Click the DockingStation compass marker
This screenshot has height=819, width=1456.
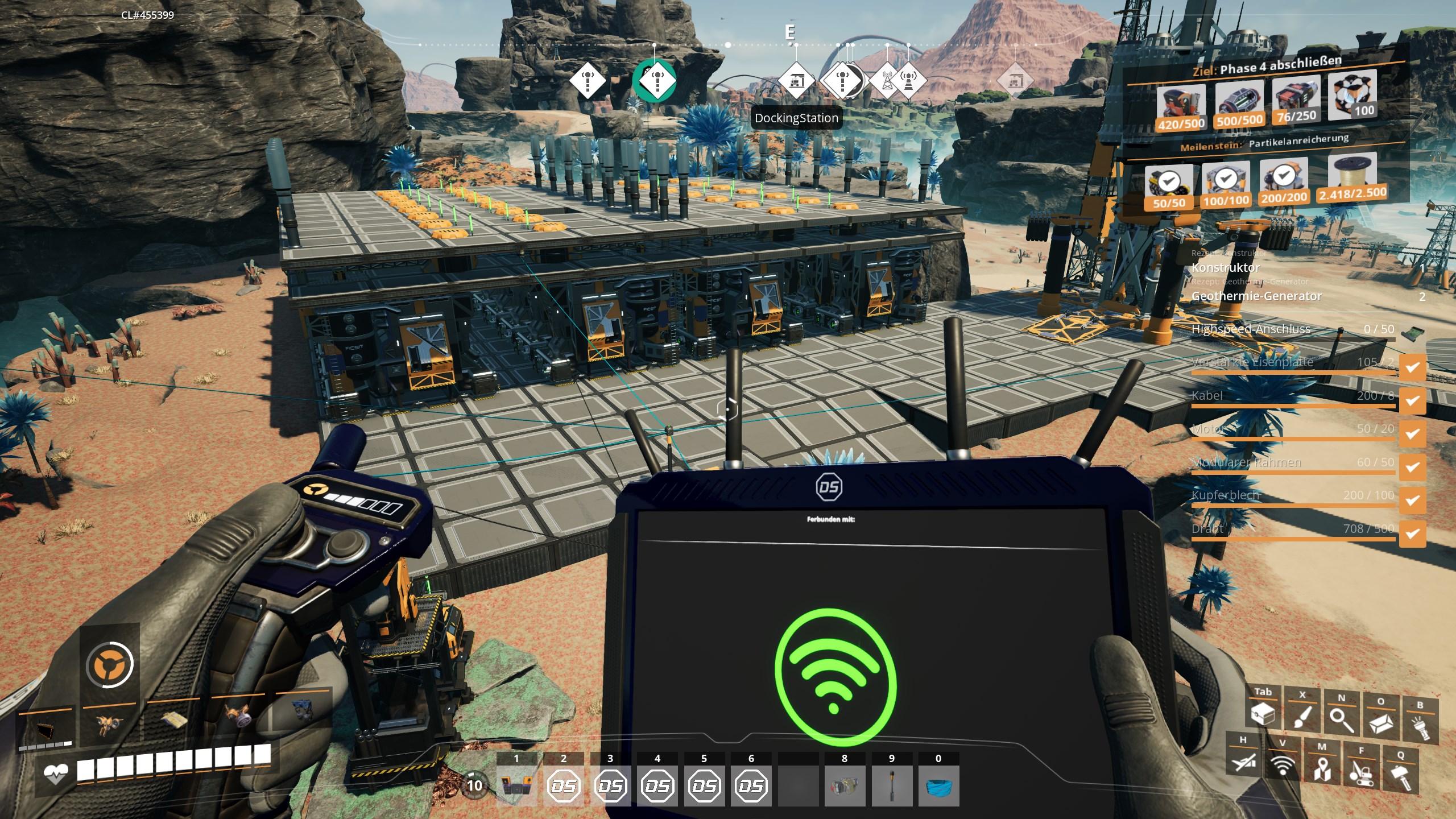tap(796, 81)
